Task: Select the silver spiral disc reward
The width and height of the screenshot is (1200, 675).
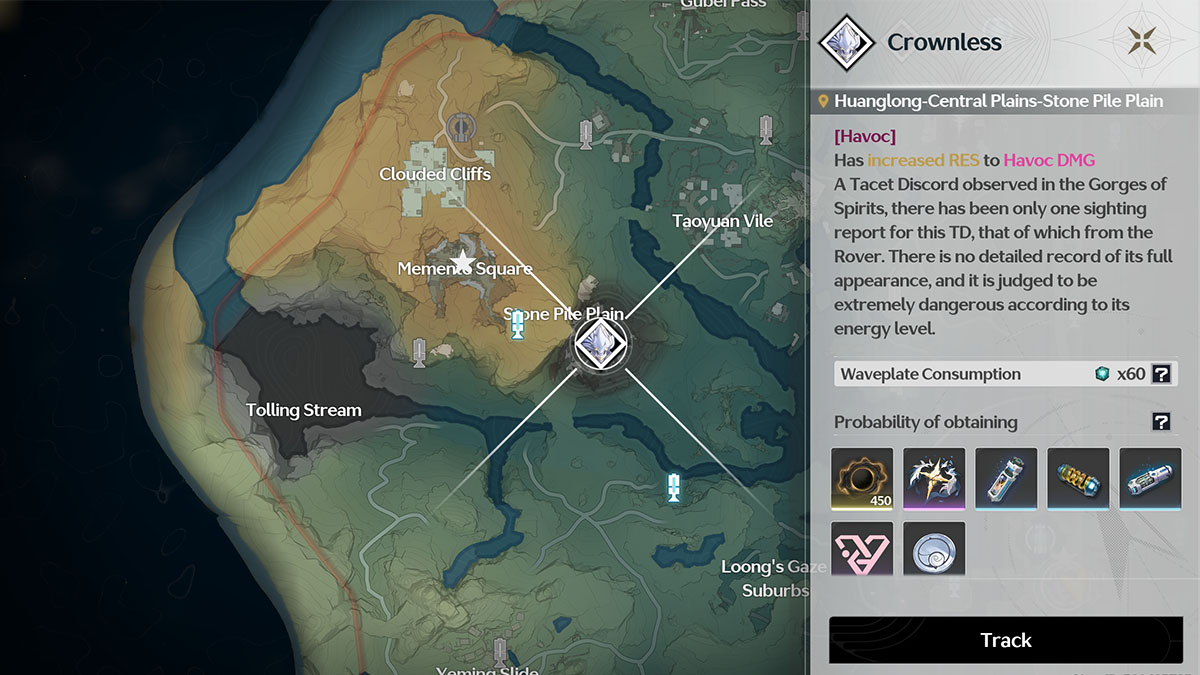Action: [933, 551]
